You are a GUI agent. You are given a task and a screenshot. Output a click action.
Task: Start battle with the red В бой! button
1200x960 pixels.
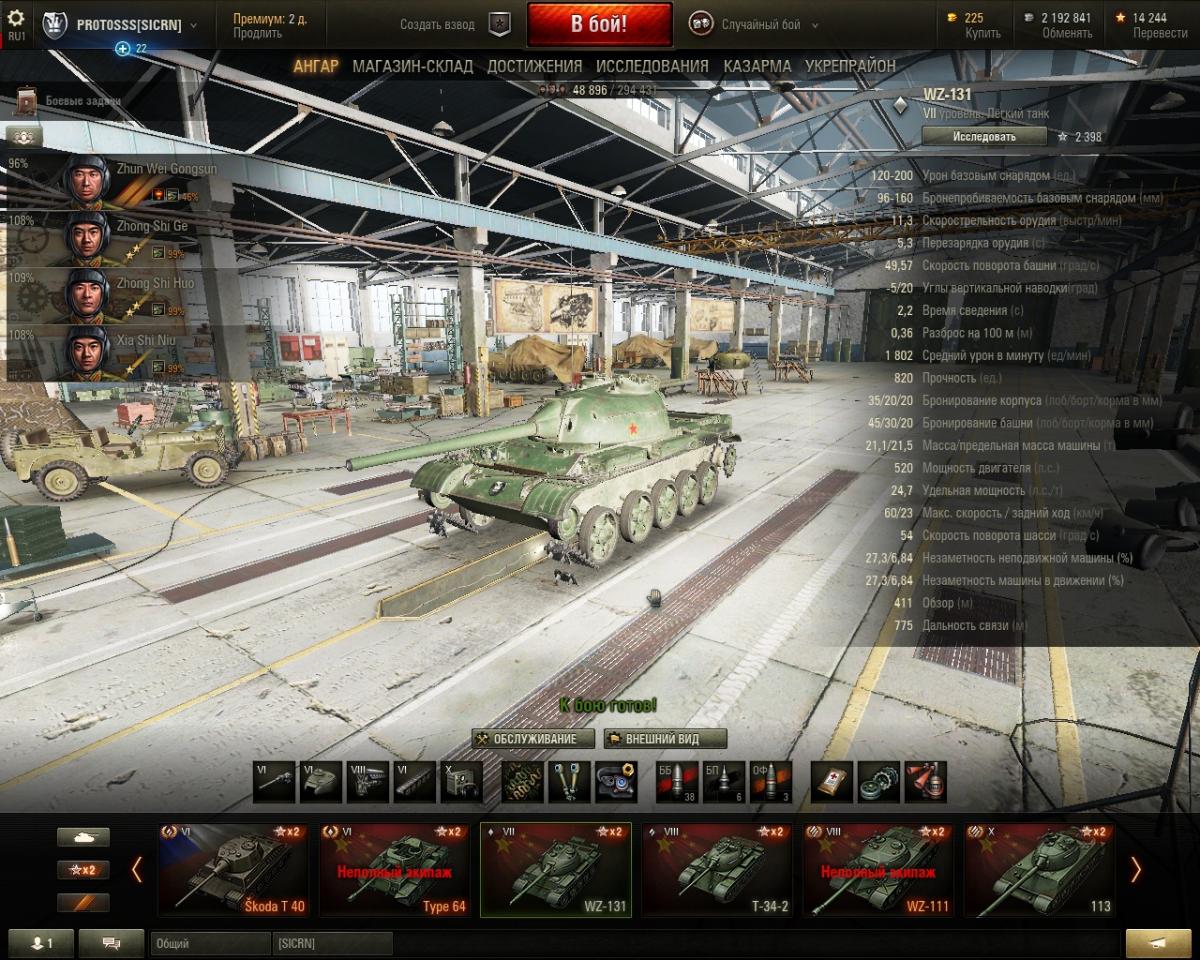coord(599,24)
